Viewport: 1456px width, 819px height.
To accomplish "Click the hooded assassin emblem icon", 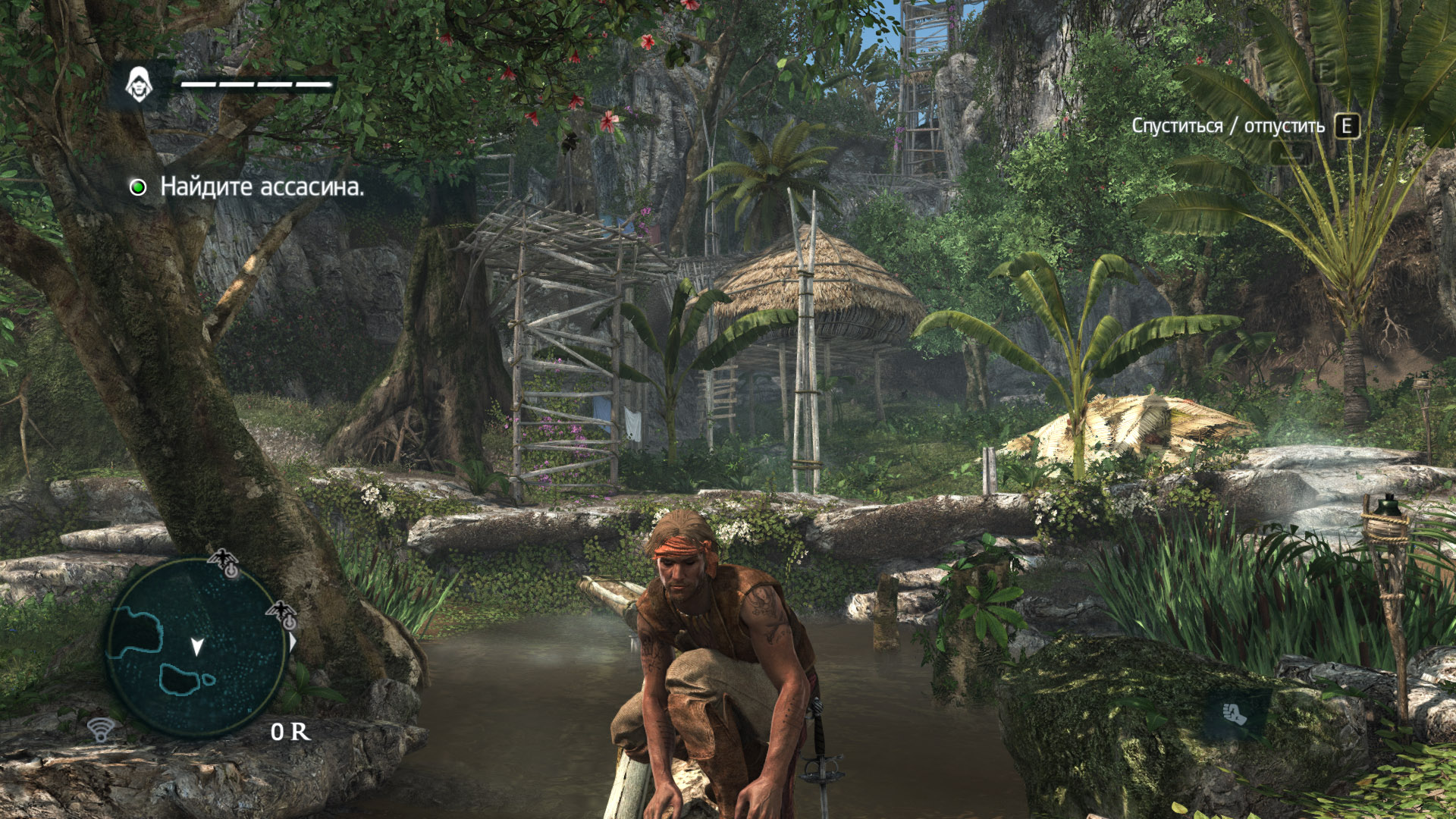I will [x=138, y=84].
